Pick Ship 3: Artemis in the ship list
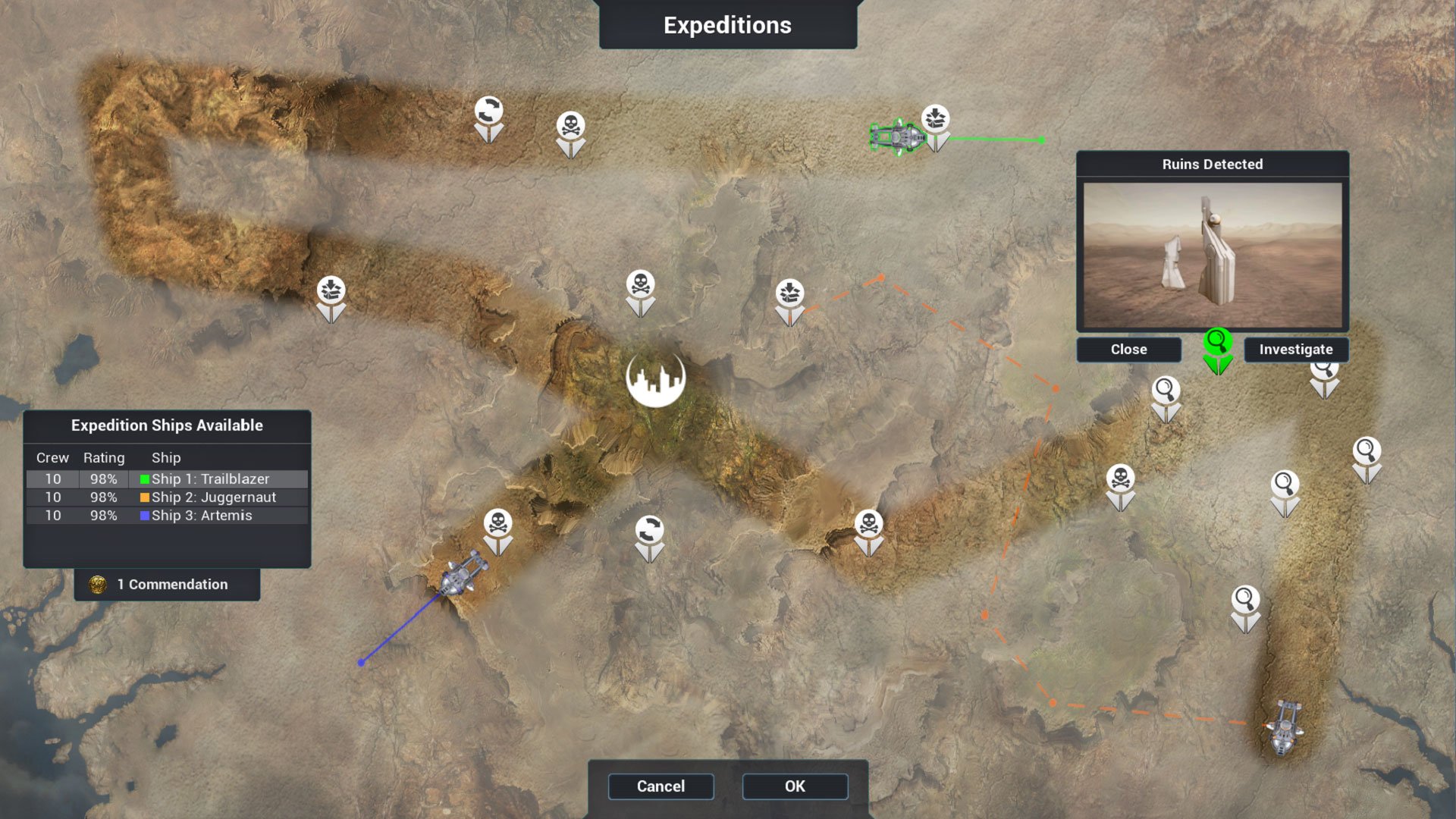This screenshot has width=1456, height=819. (x=167, y=516)
